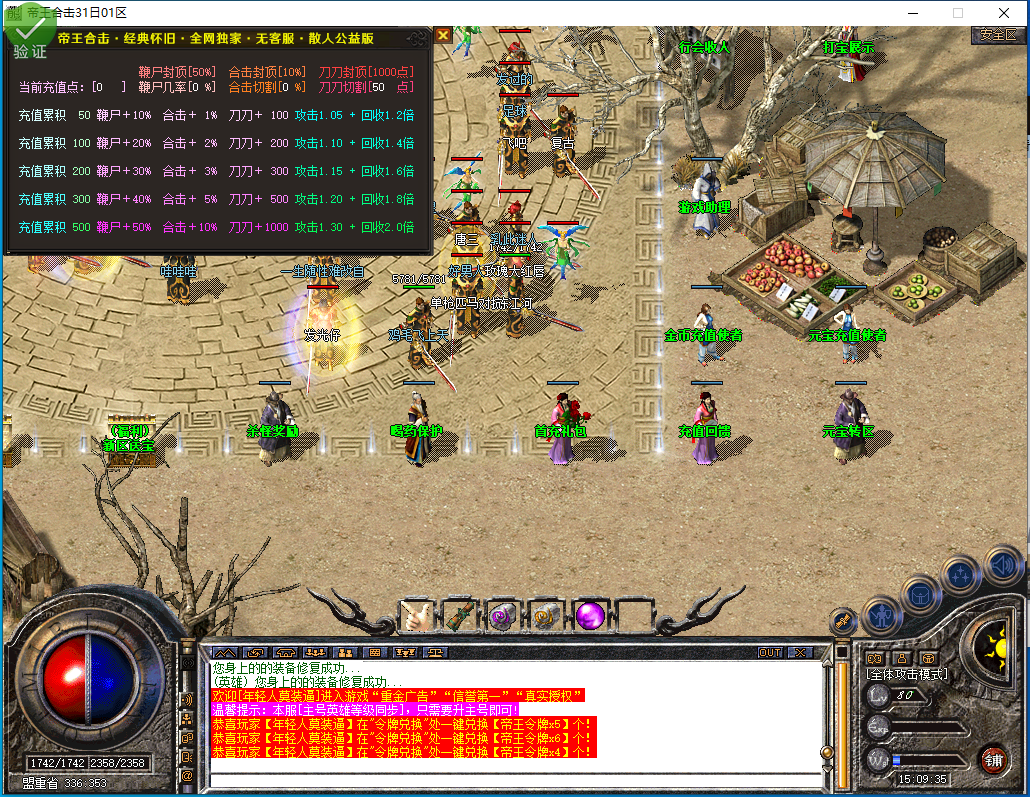Activate the purple orb hotbar item
This screenshot has height=797, width=1030.
589,615
